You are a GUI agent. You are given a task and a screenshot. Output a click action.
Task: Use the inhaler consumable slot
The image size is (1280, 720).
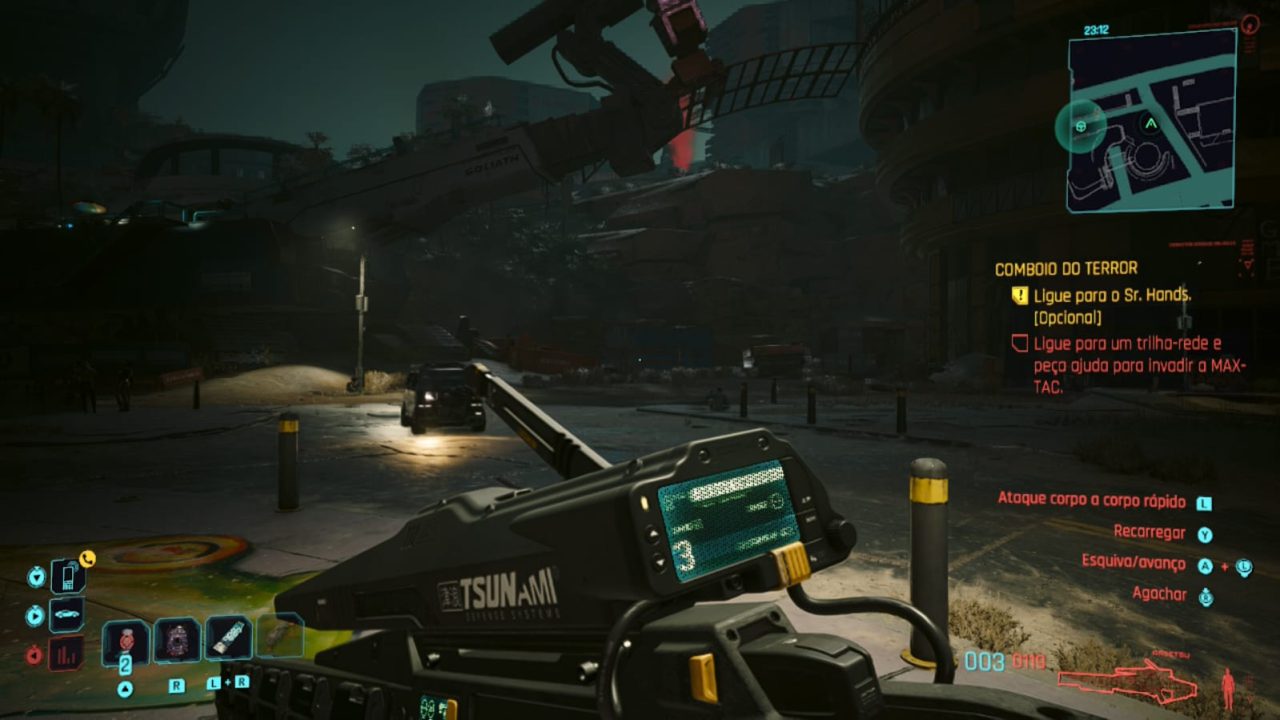coord(228,638)
